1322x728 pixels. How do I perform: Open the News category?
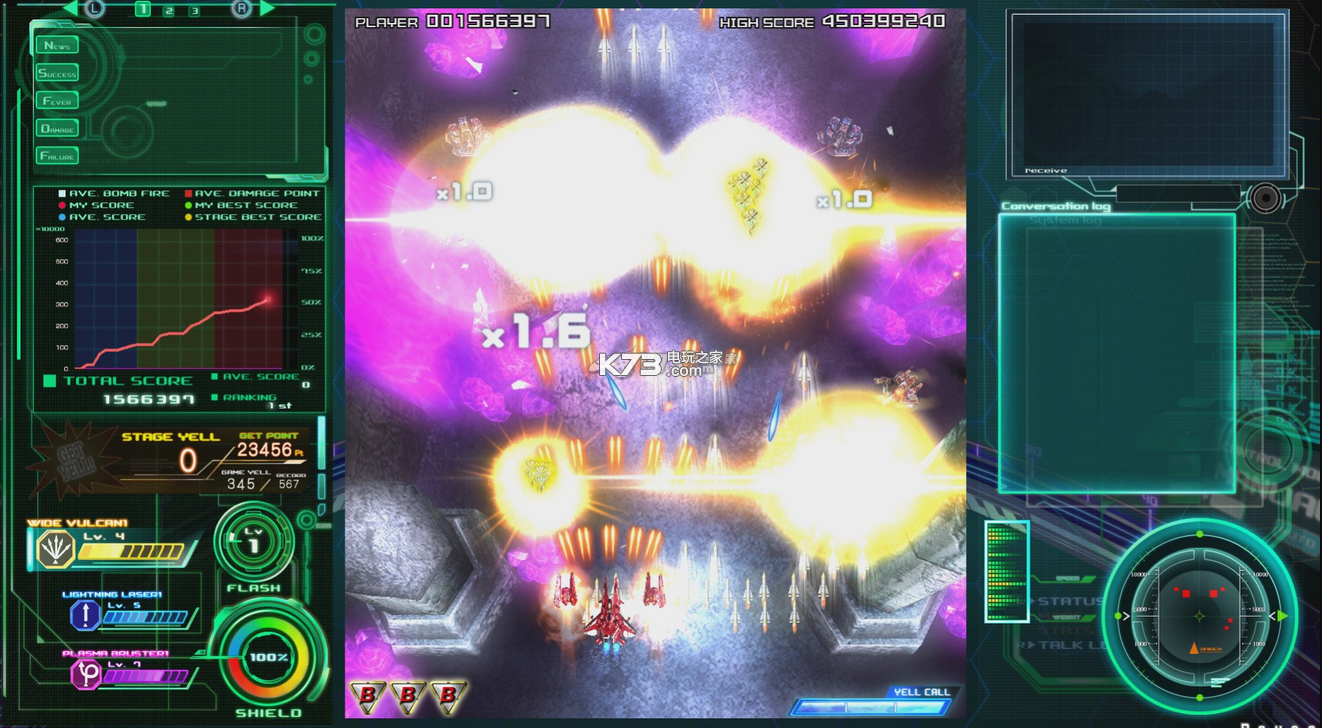click(x=57, y=45)
